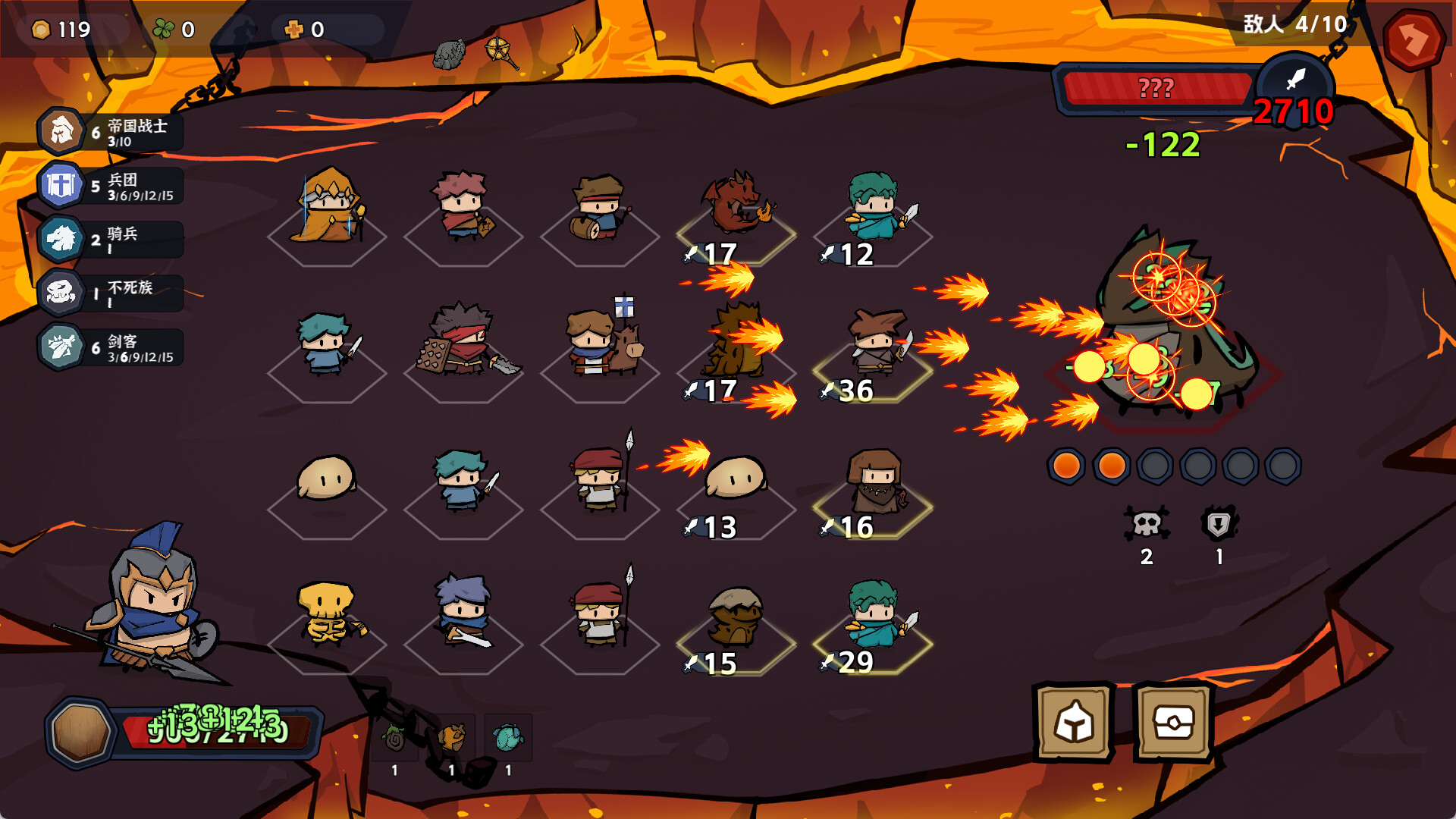Choose the barrel-carrying bandana unit

pos(599,209)
